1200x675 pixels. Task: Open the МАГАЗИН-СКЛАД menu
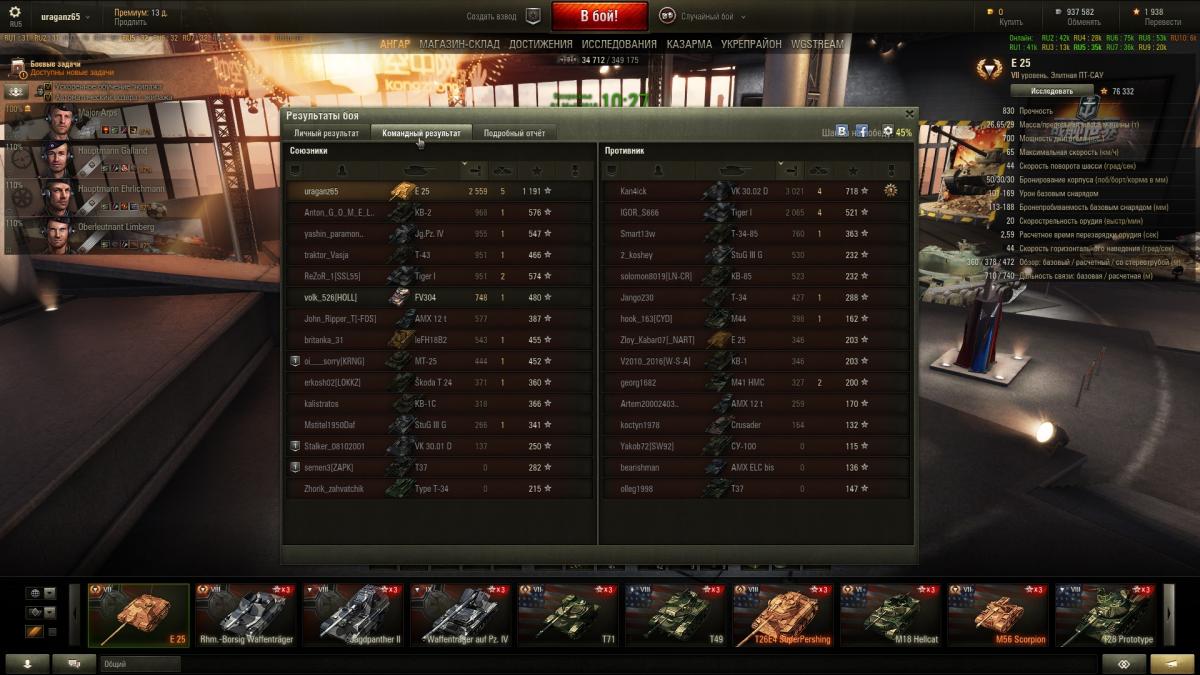460,44
